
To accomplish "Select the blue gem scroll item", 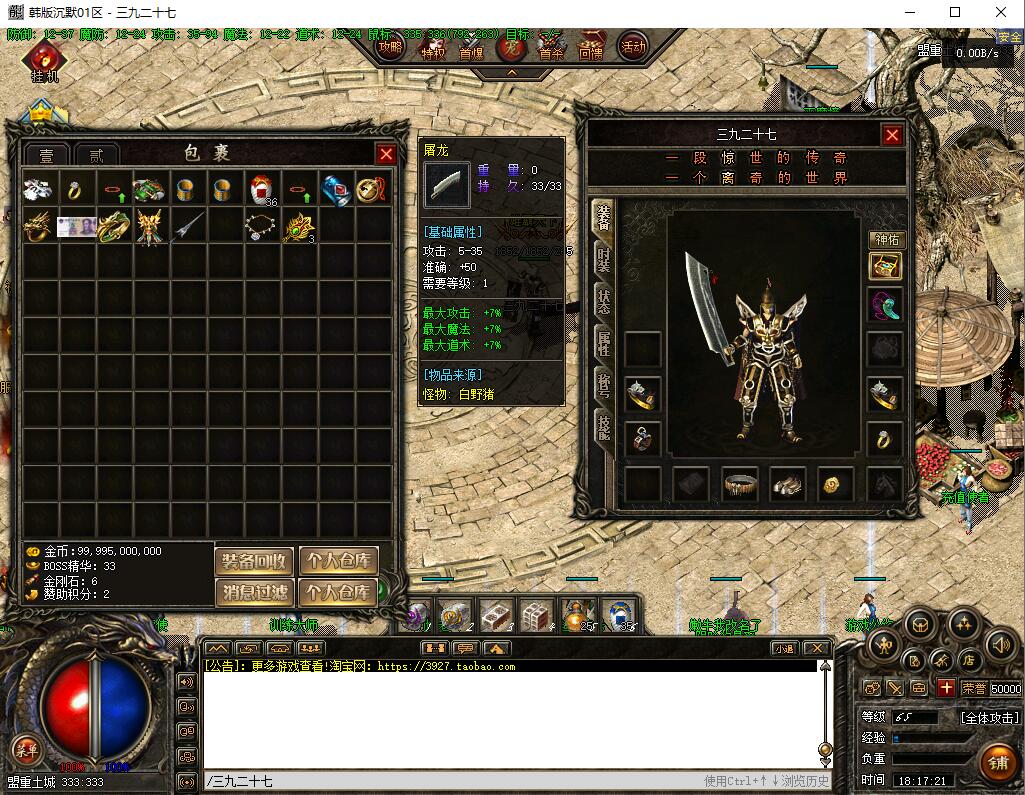I will 333,189.
